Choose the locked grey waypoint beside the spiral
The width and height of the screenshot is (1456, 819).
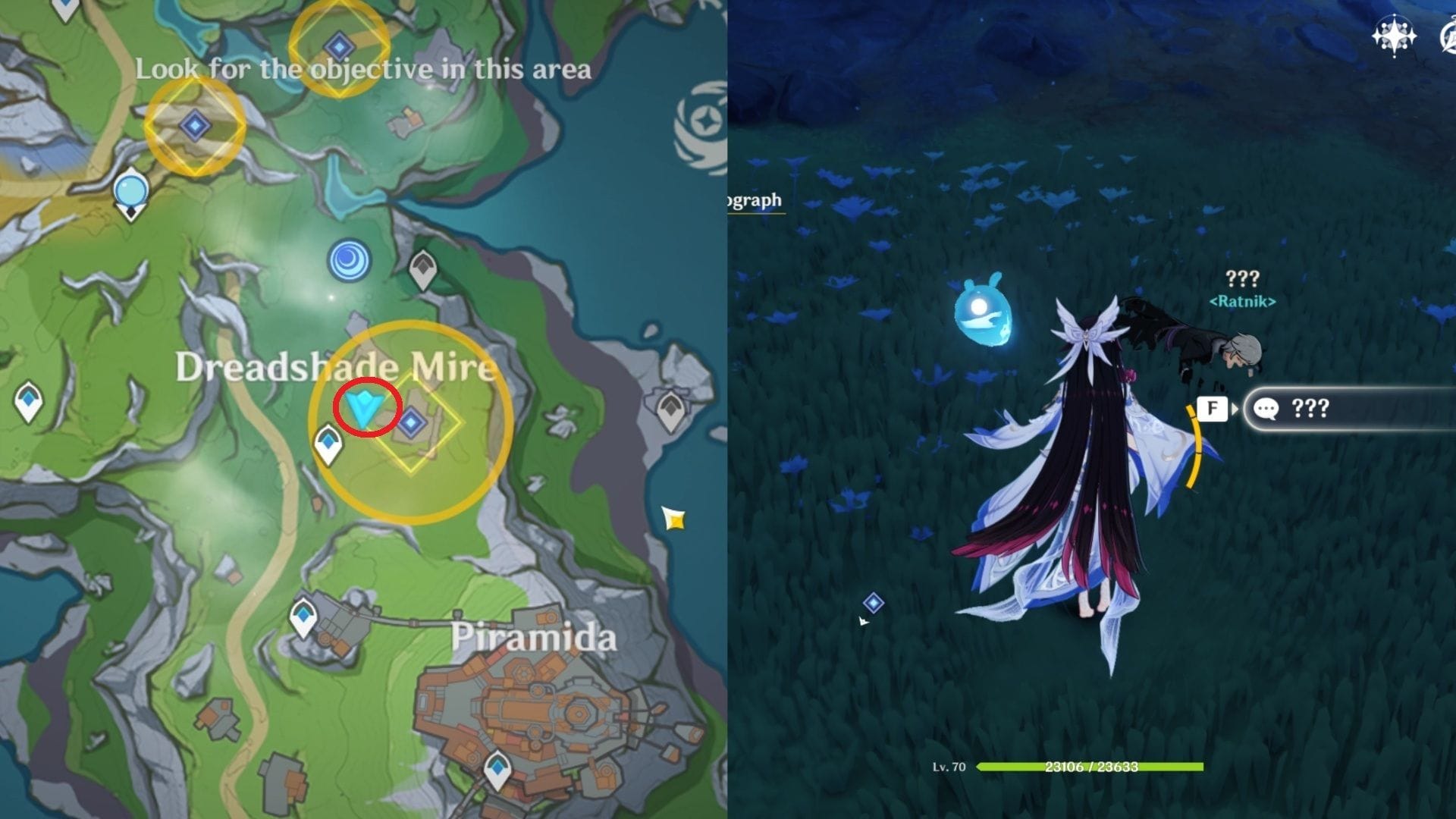point(422,269)
